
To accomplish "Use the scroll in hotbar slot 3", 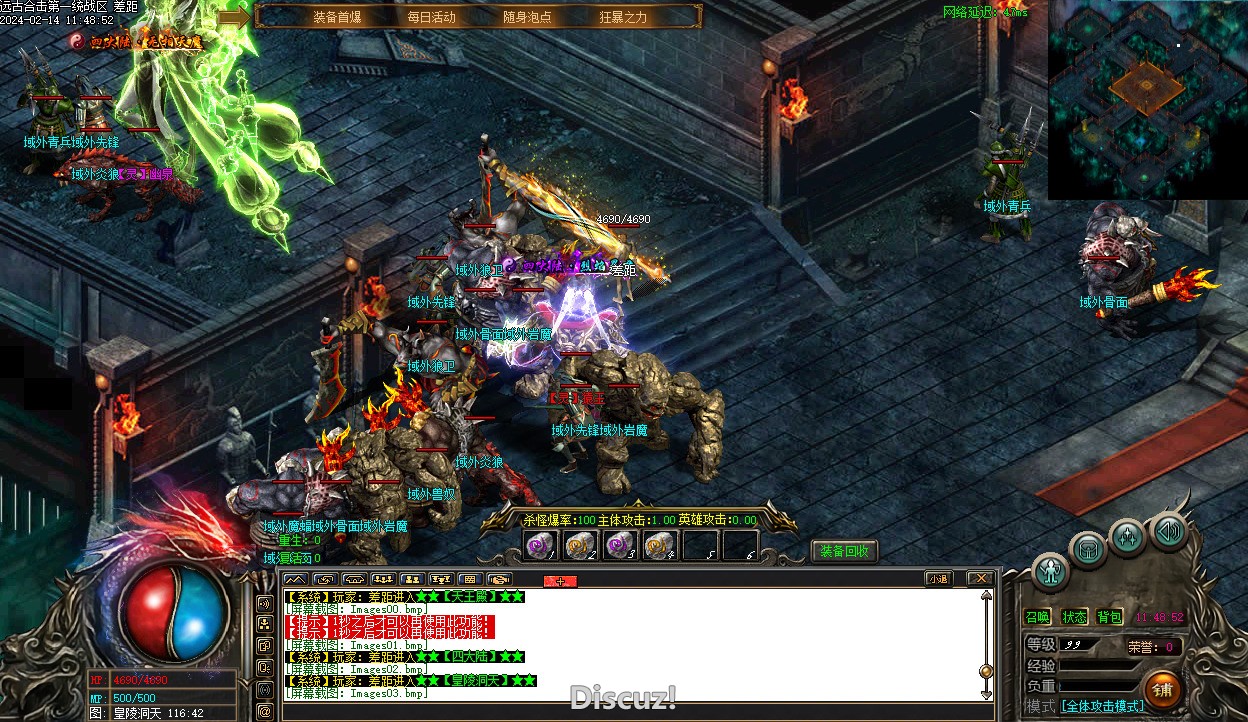I will [x=621, y=545].
